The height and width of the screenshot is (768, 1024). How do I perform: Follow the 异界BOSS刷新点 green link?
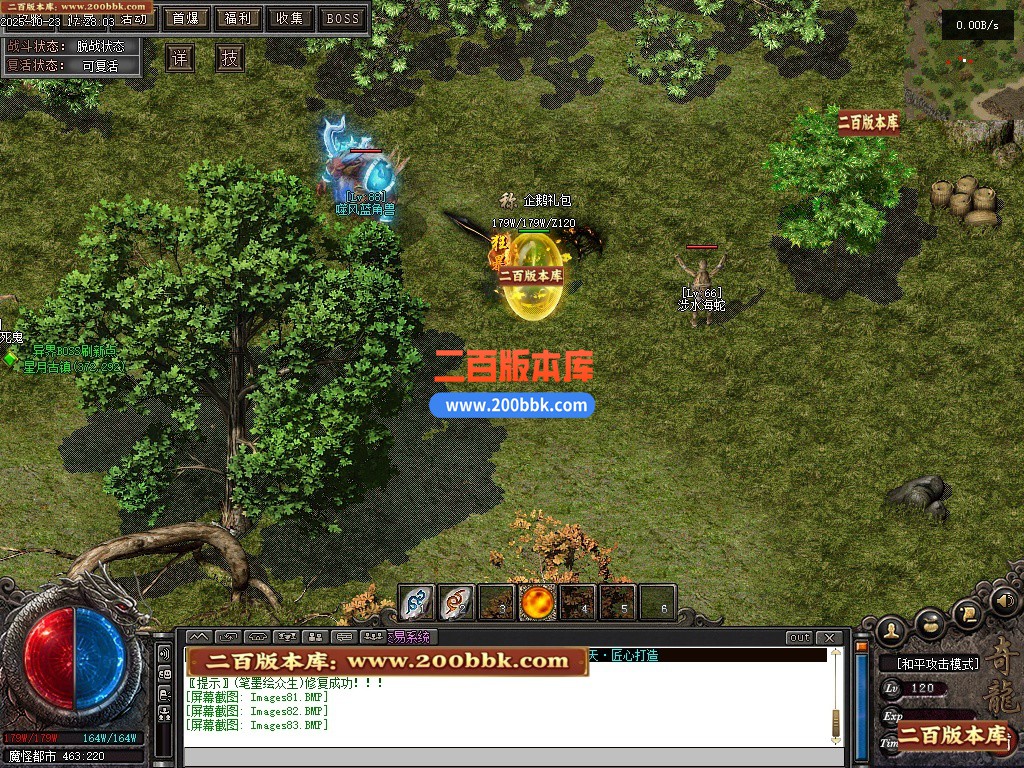coord(74,351)
